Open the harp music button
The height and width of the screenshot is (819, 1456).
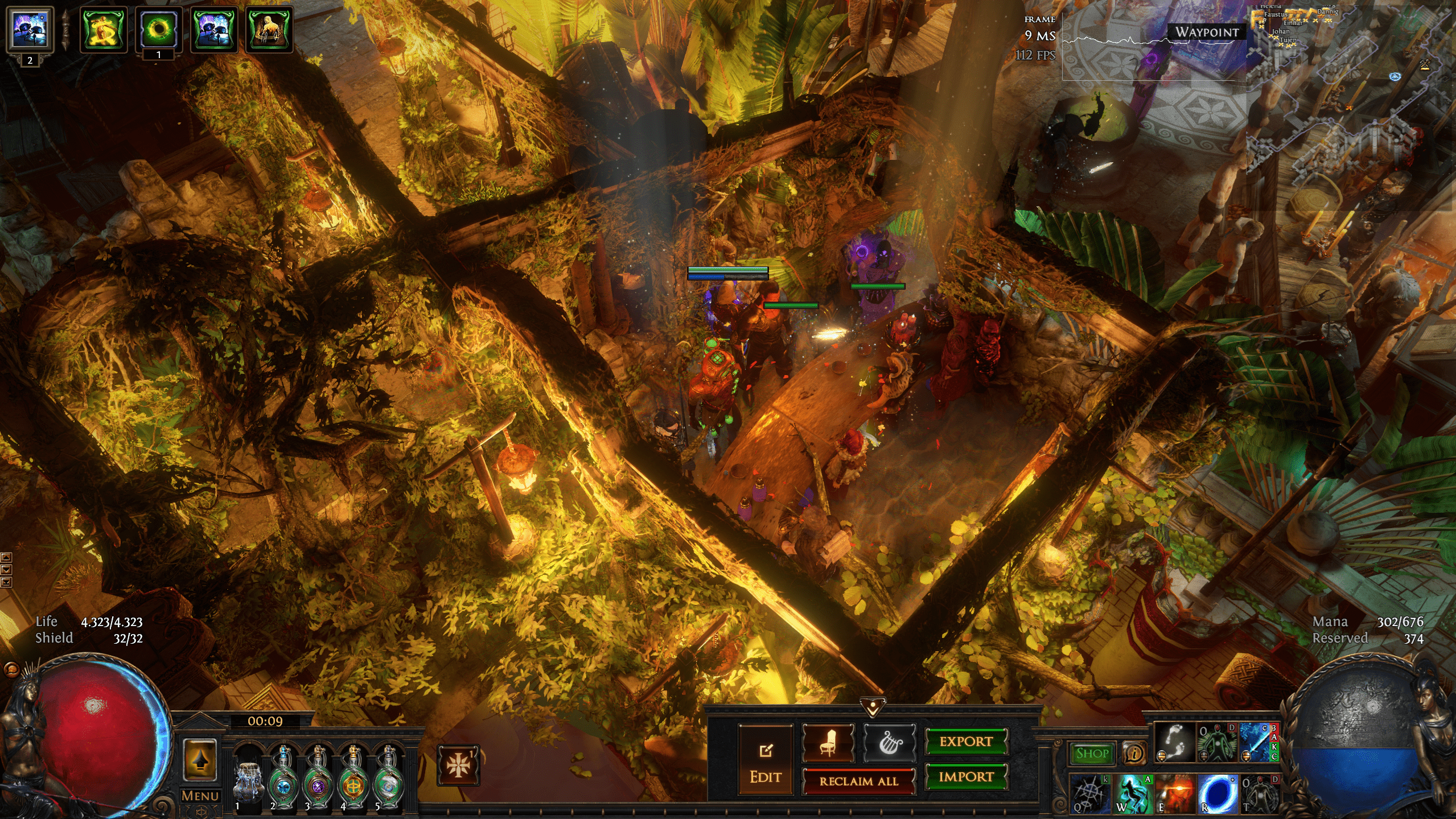pyautogui.click(x=889, y=743)
